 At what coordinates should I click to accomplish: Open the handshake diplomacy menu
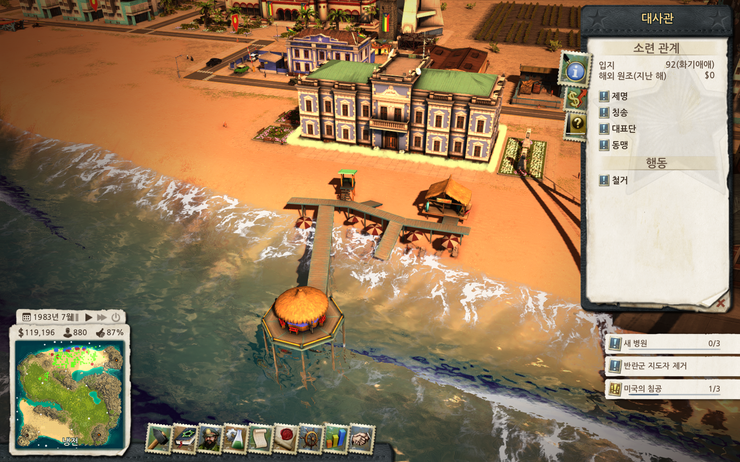coord(361,438)
